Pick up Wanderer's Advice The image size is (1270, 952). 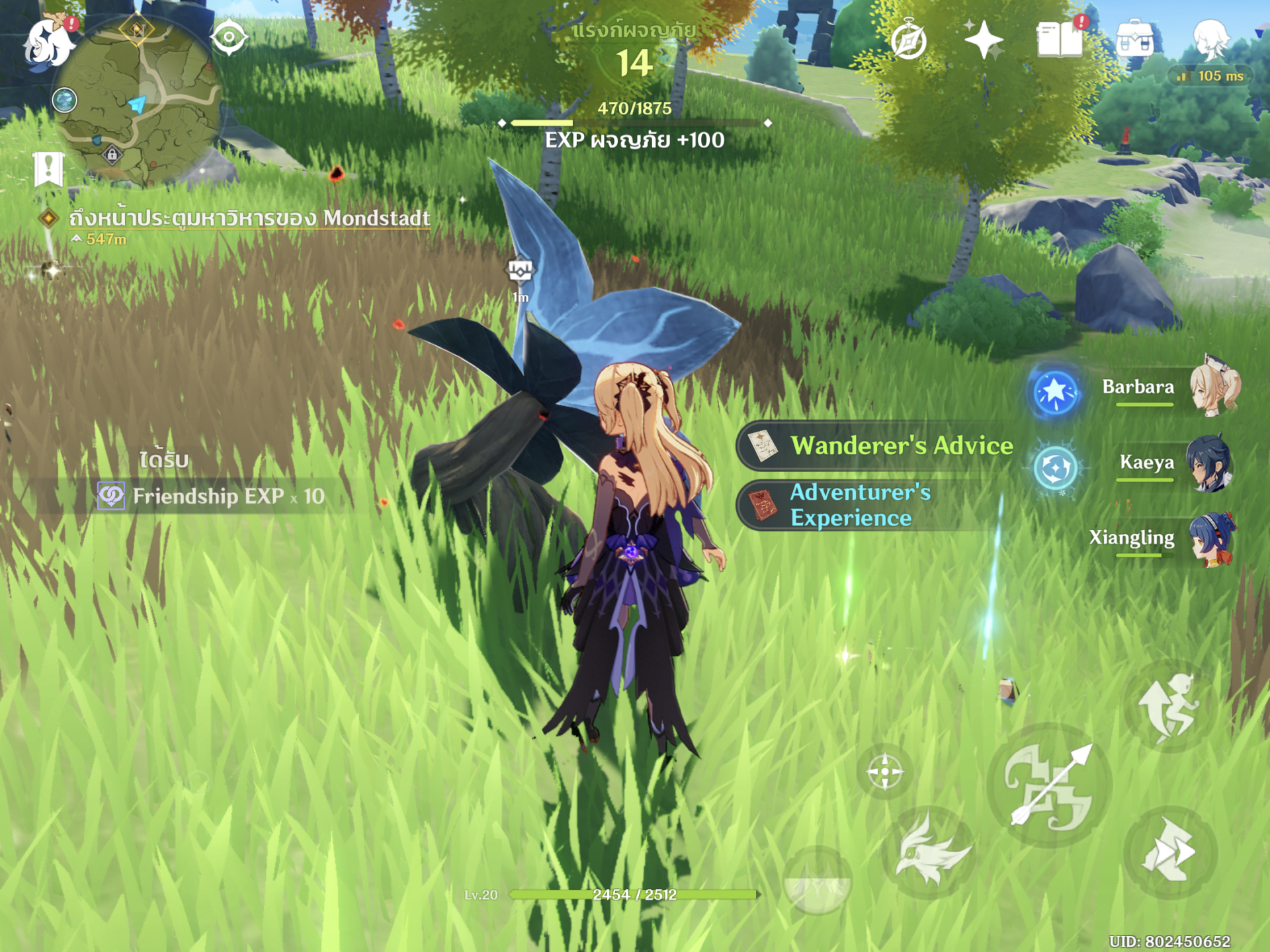(880, 446)
